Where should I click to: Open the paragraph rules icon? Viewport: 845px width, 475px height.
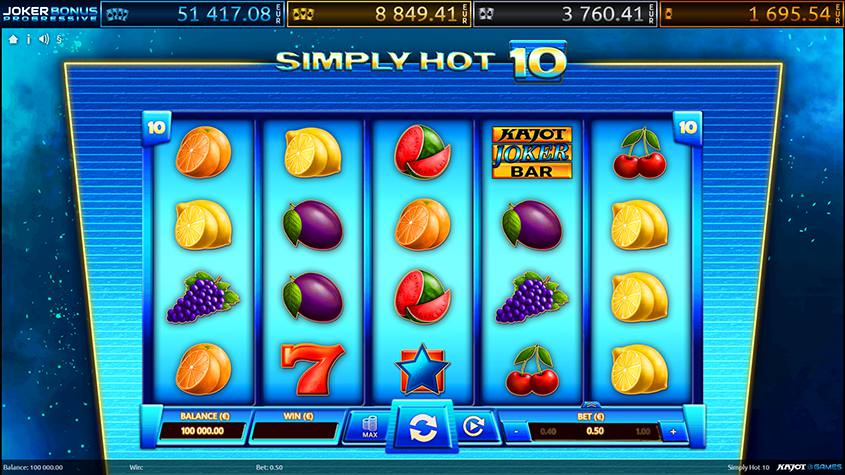[x=59, y=39]
